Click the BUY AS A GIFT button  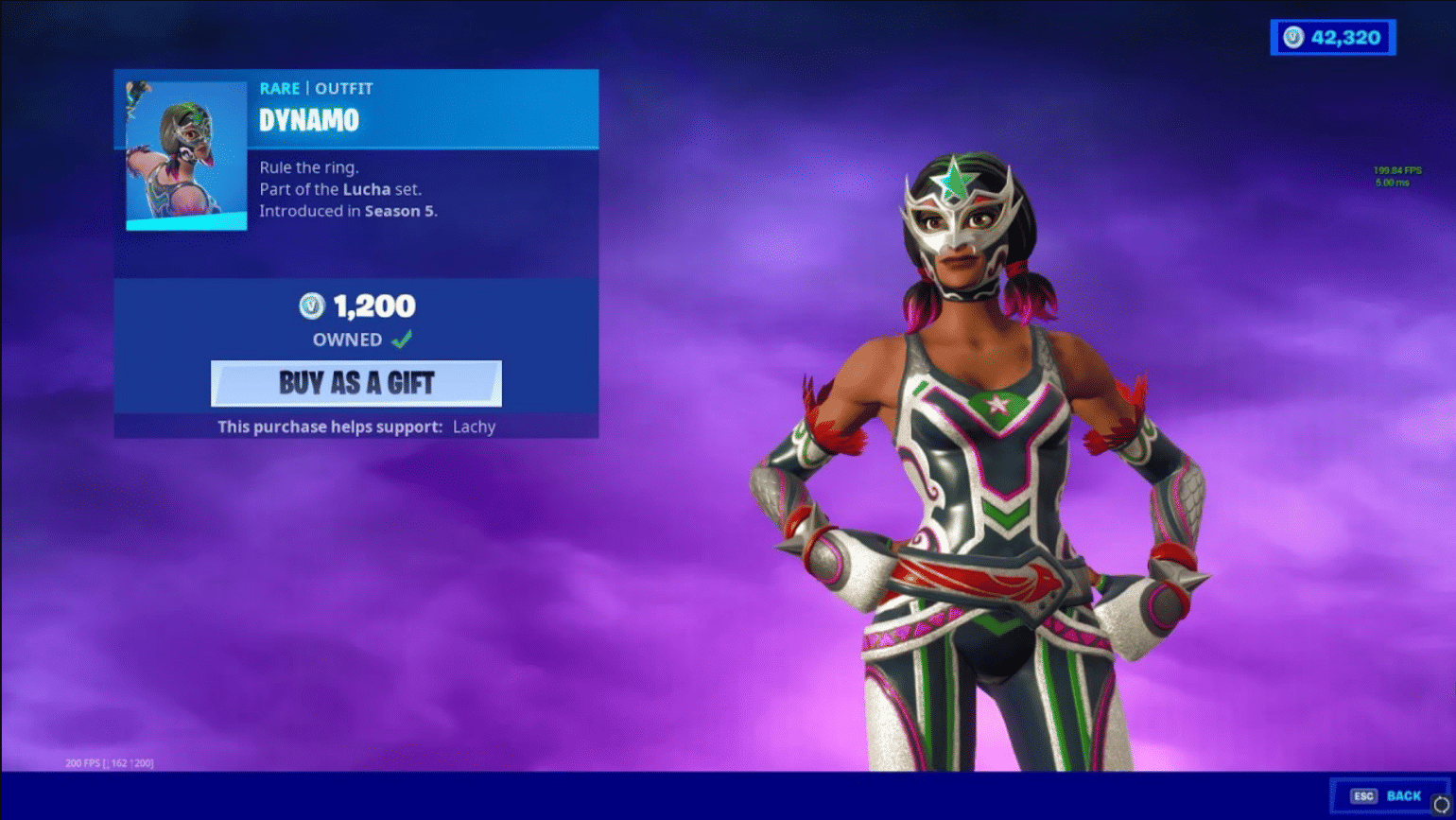(x=356, y=383)
